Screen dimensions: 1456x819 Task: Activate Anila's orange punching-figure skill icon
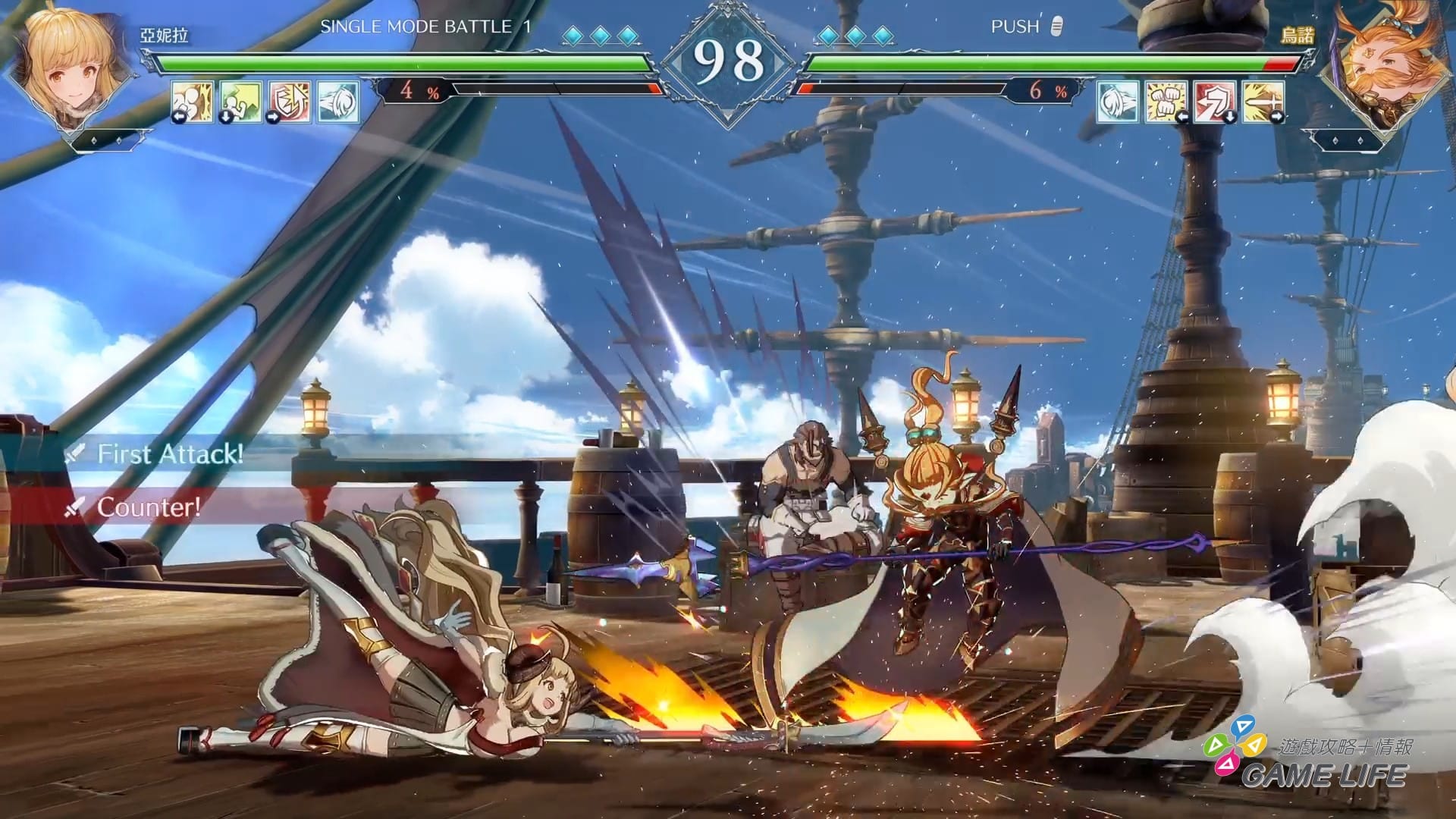point(192,102)
